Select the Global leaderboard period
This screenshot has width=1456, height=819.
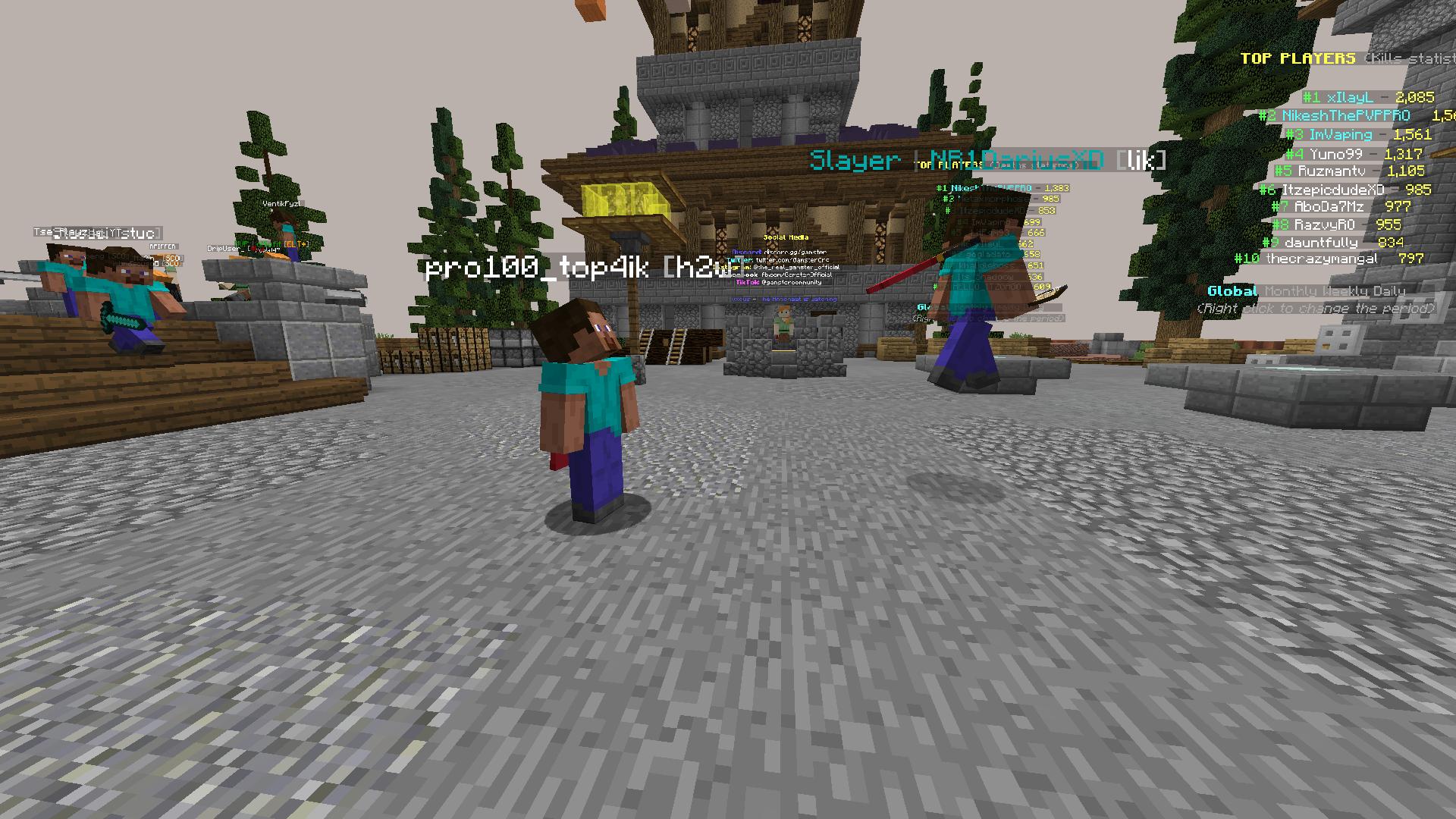click(1232, 290)
